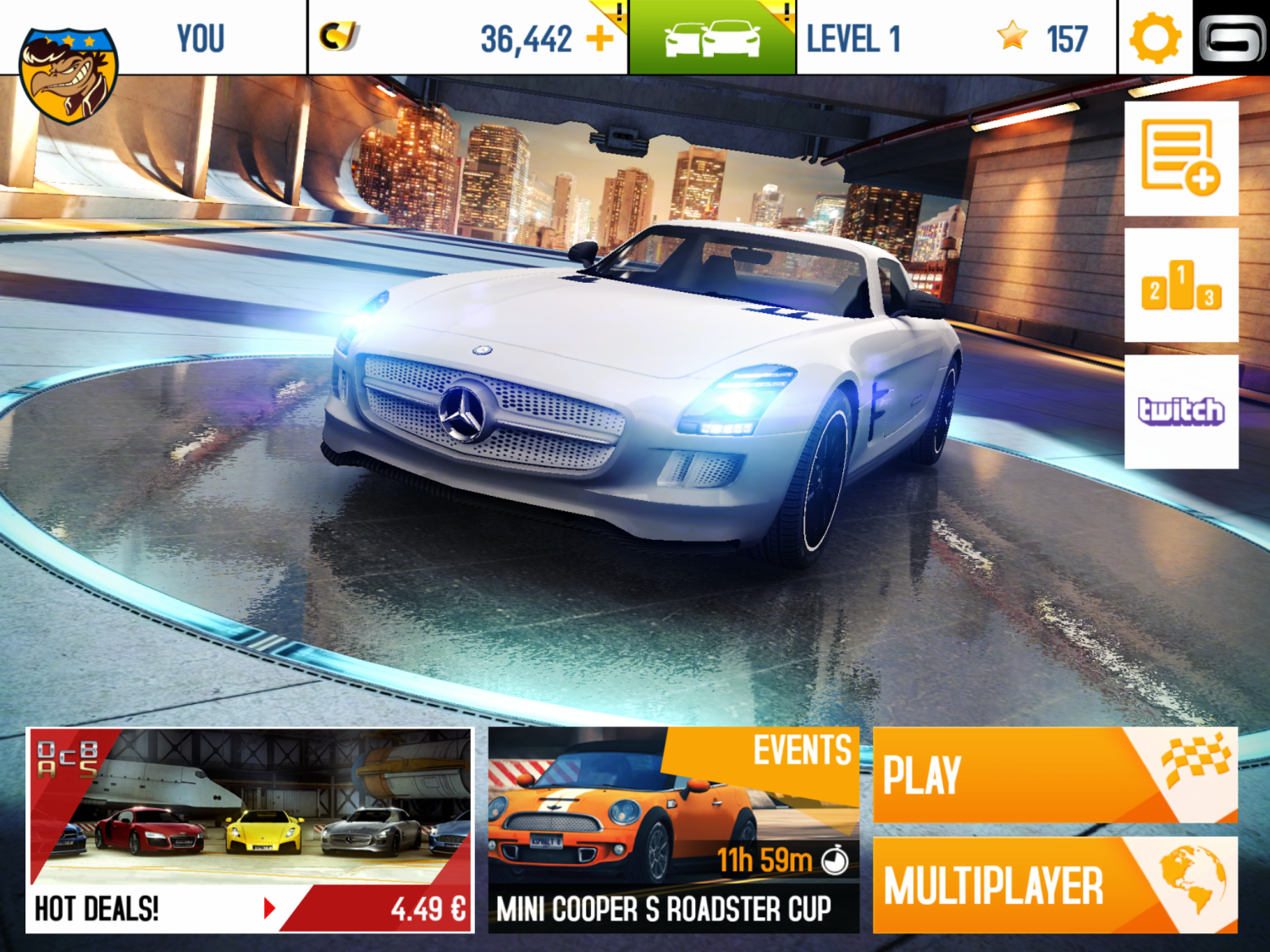Open the news list icon with plus
Screen dimensions: 1270x952
click(x=1181, y=158)
